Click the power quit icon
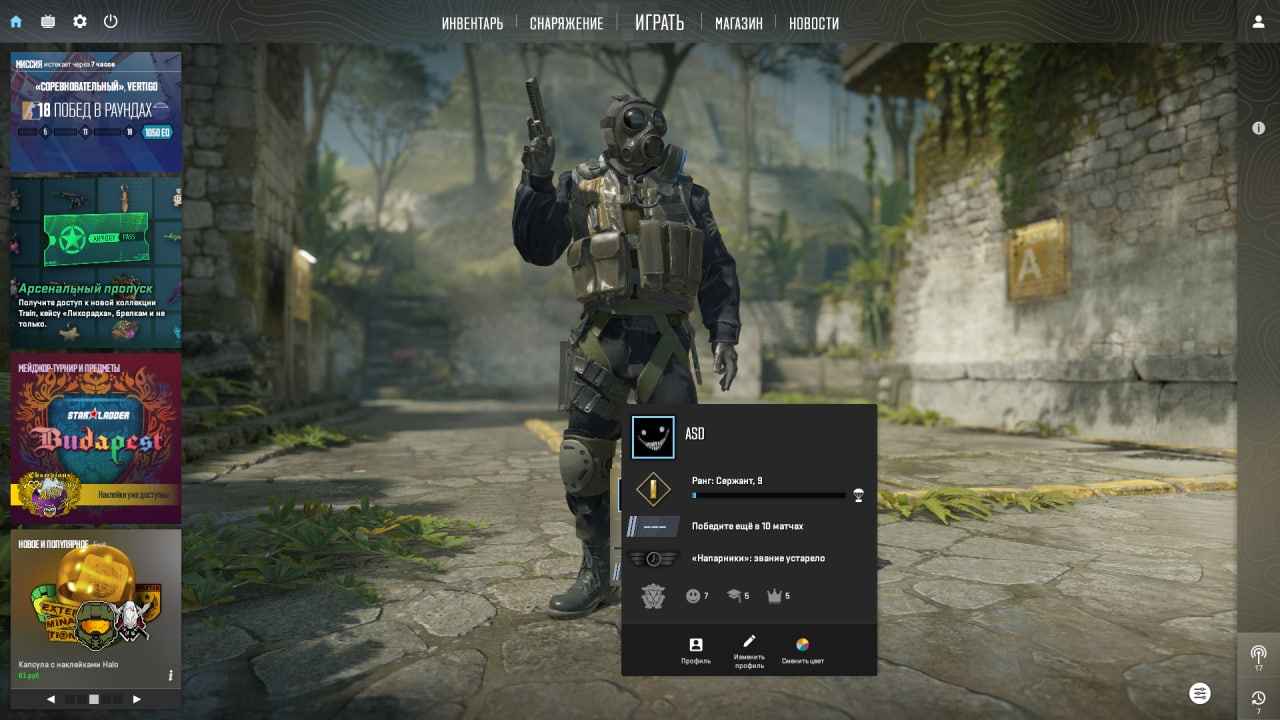This screenshot has height=720, width=1280. click(111, 21)
